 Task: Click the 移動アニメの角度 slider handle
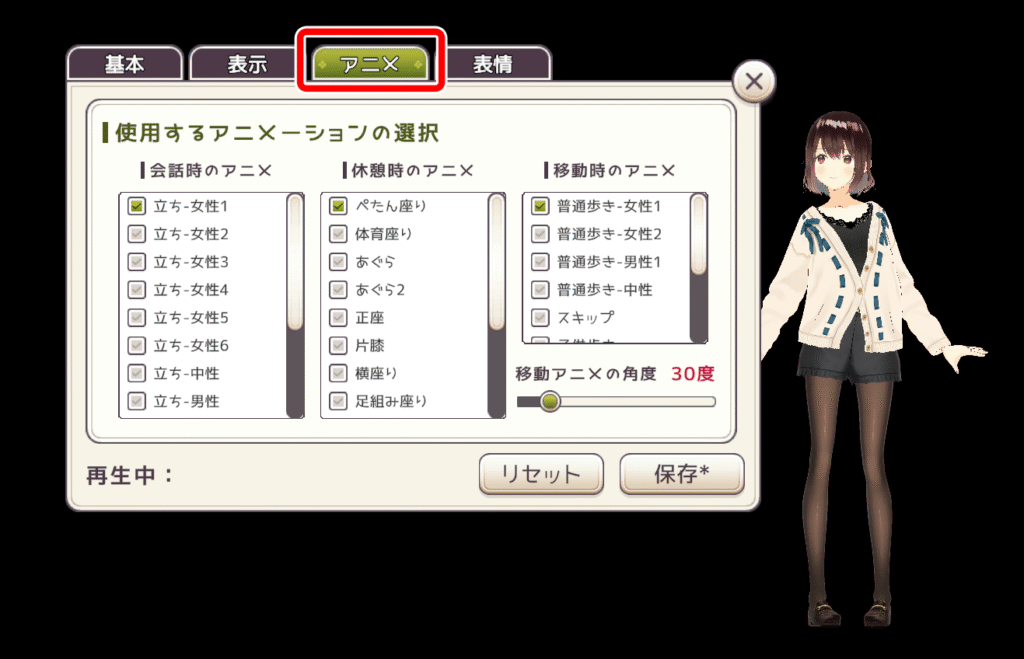[549, 402]
